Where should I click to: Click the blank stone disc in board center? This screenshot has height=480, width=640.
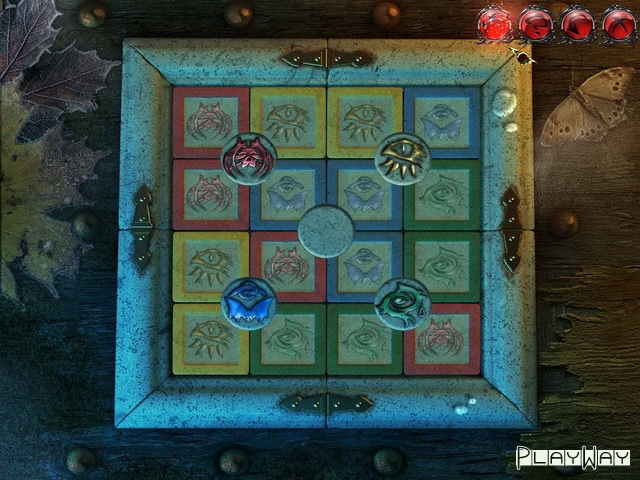tap(326, 230)
